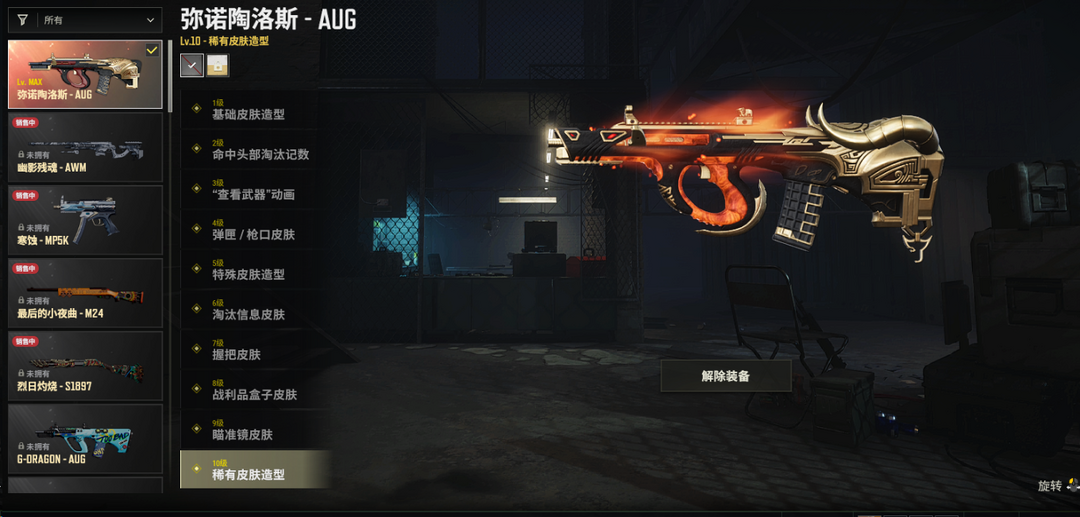
Task: Click the 解除装备 unequip button
Action: coord(725,376)
